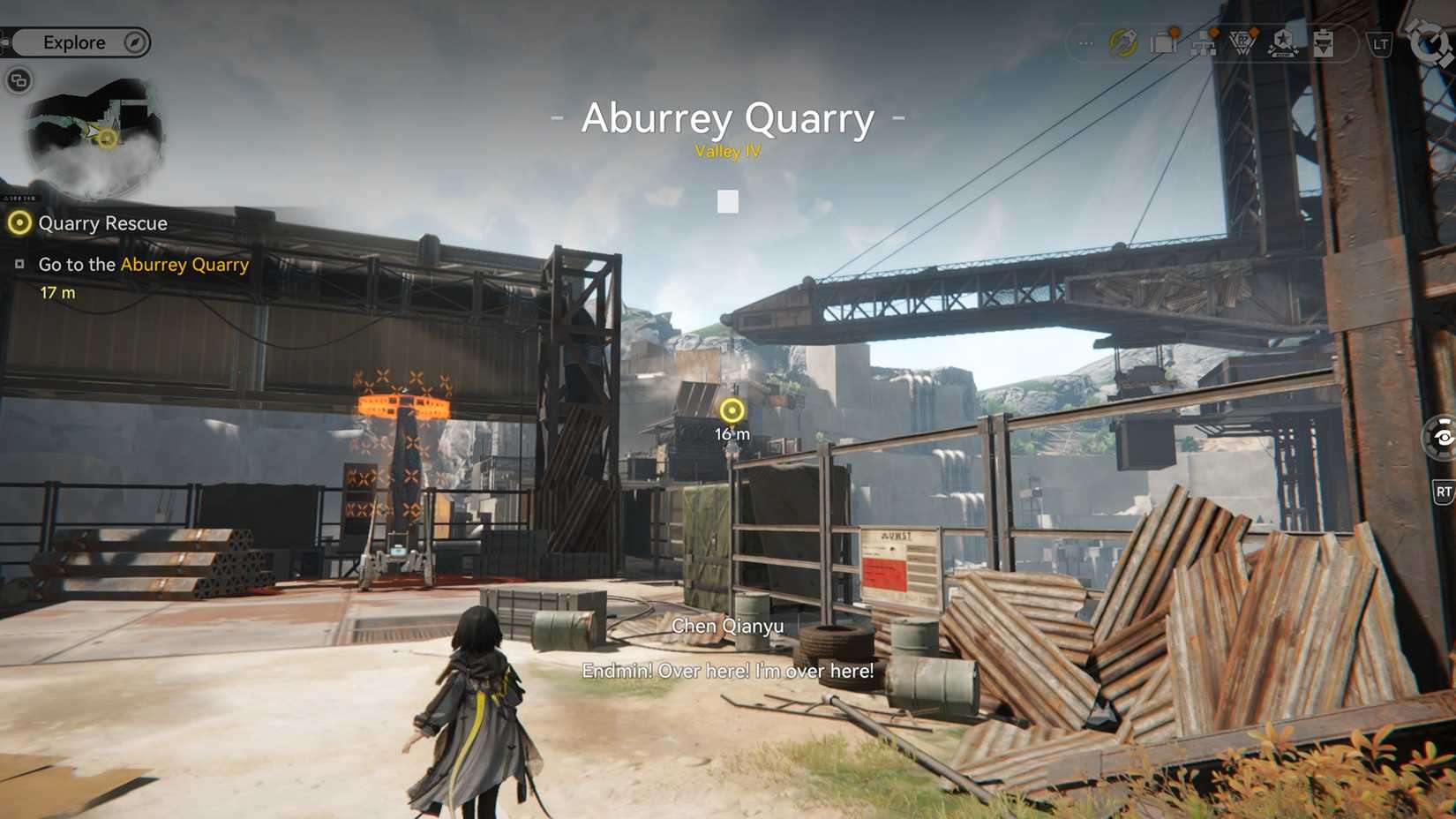This screenshot has height=819, width=1456.
Task: Open the team management icon in the top bar
Action: click(x=1204, y=44)
